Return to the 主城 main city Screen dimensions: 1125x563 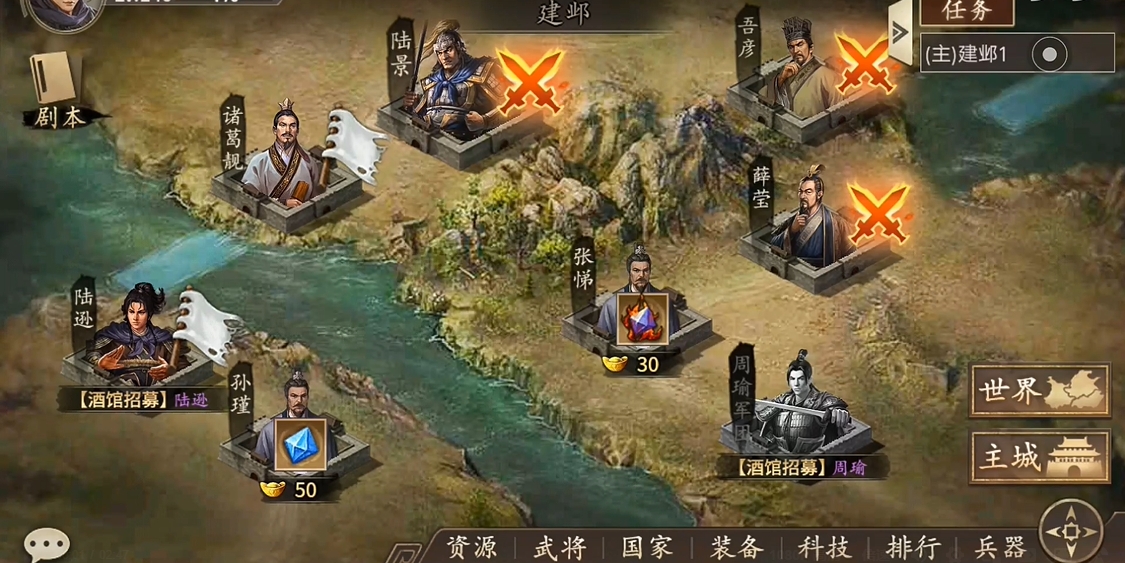point(1040,457)
